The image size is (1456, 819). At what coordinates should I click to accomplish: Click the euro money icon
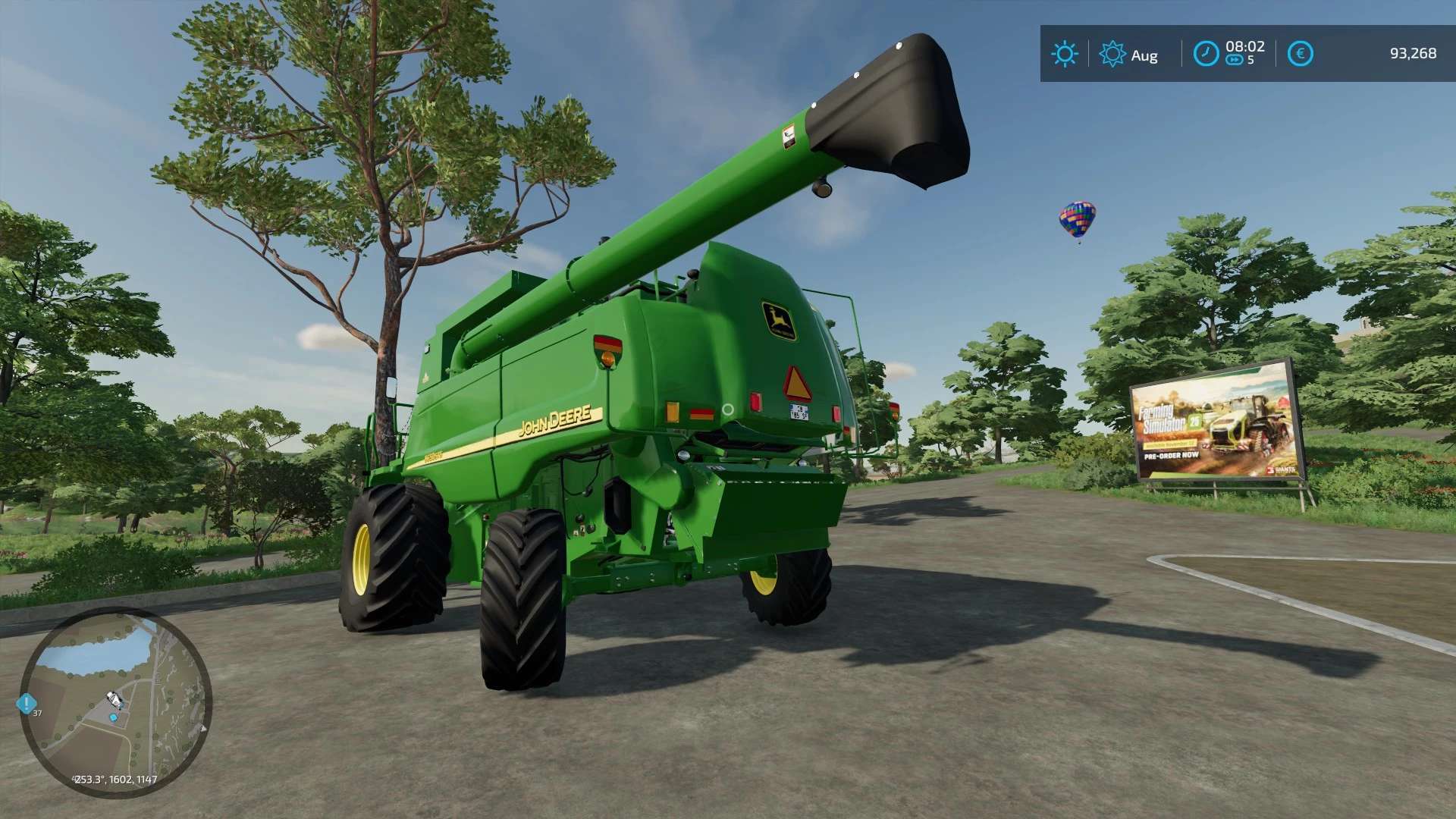coord(1300,54)
